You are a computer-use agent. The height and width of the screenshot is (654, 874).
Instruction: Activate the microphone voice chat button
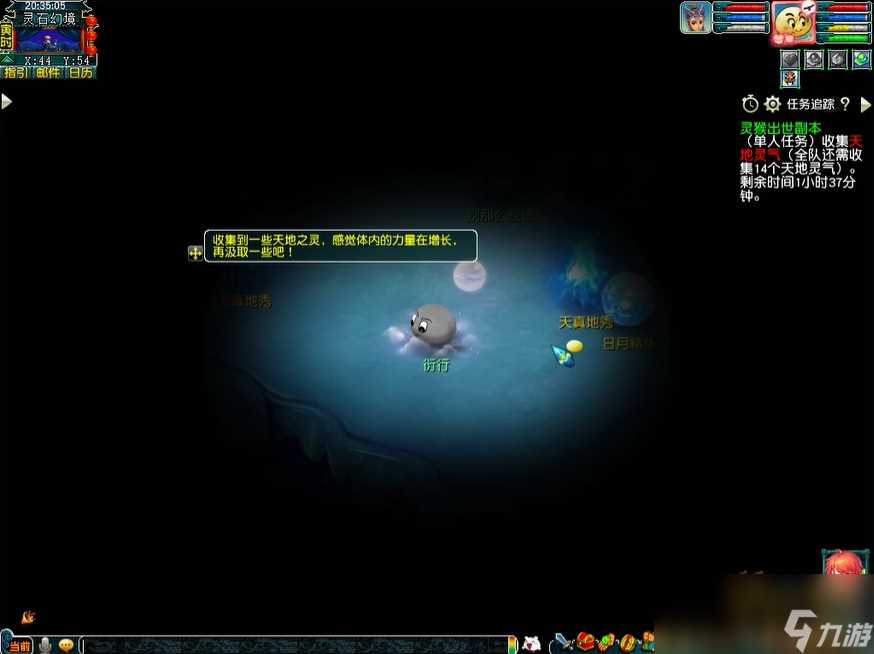point(45,645)
